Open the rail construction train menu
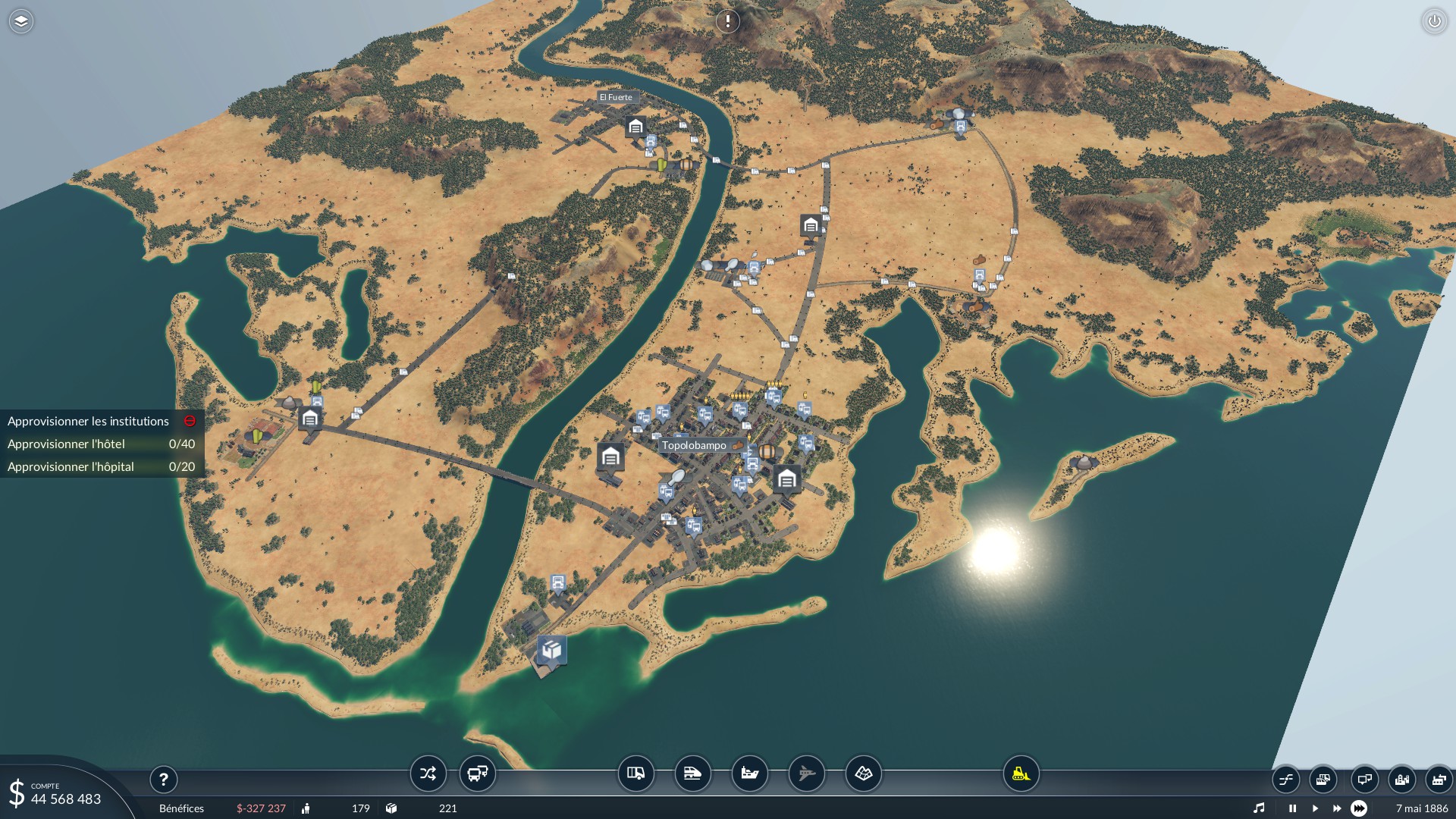 tap(692, 773)
